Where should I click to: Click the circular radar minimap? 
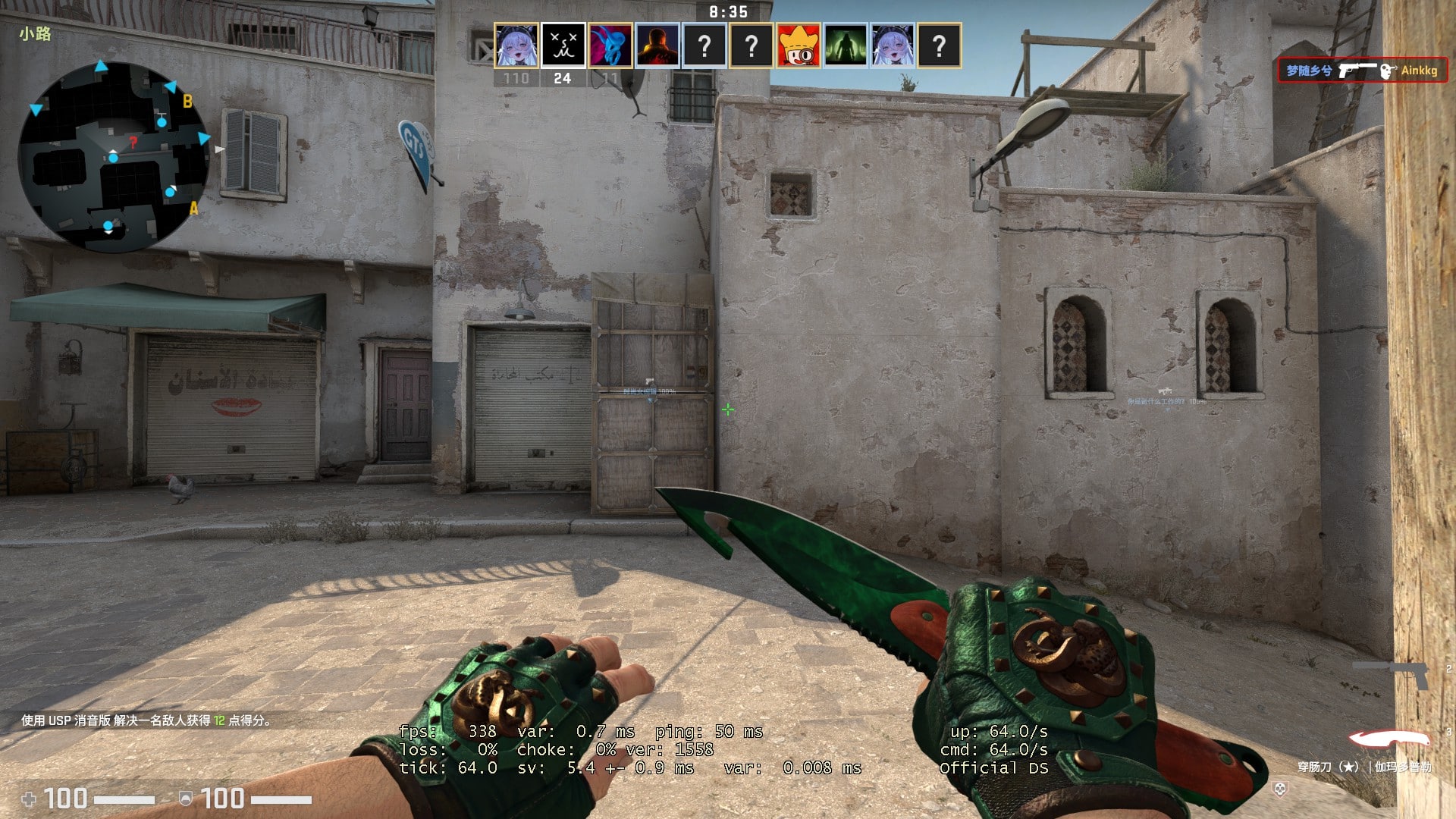pyautogui.click(x=113, y=157)
